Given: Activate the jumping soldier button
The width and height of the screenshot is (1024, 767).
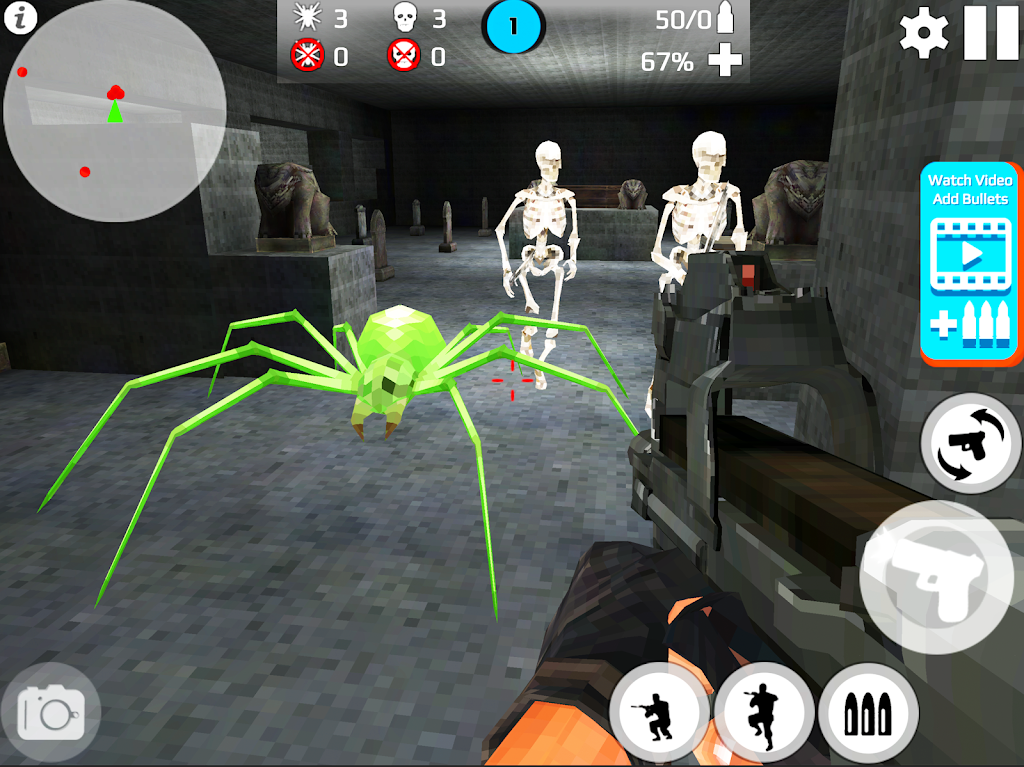Looking at the screenshot, I should click(x=764, y=713).
